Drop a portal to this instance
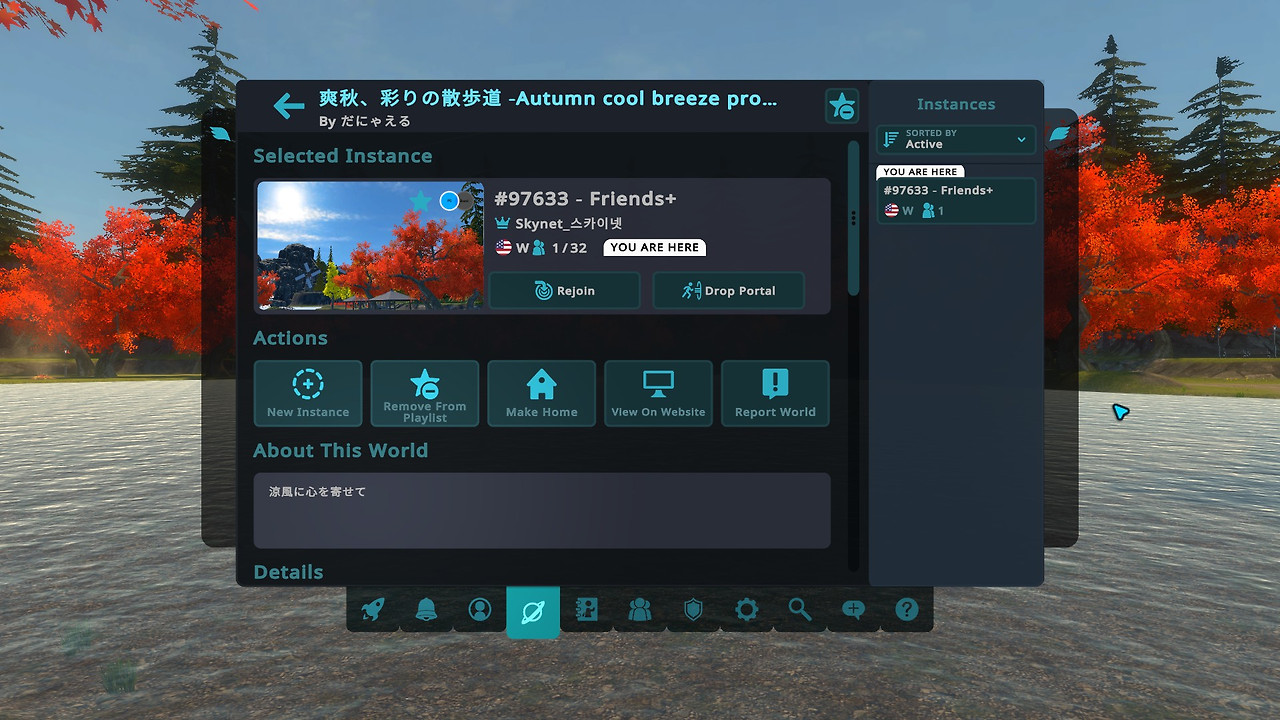 [728, 290]
